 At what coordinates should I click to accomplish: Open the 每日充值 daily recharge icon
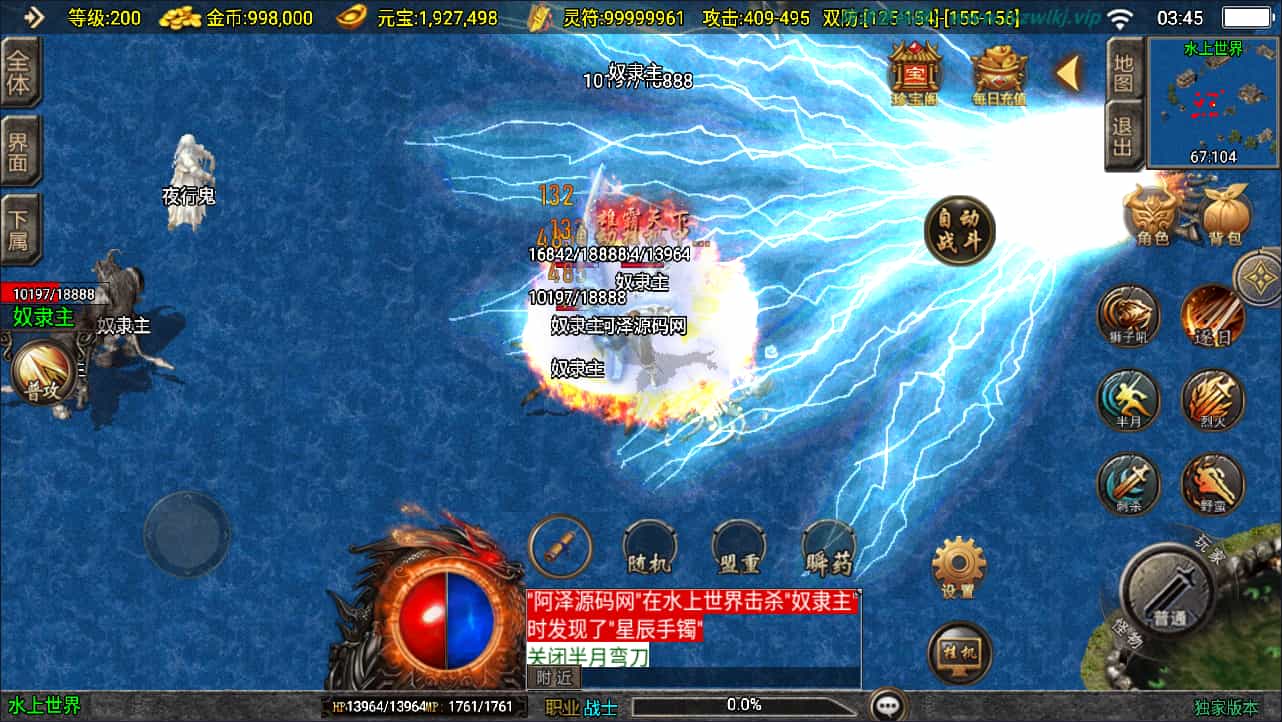coord(997,70)
